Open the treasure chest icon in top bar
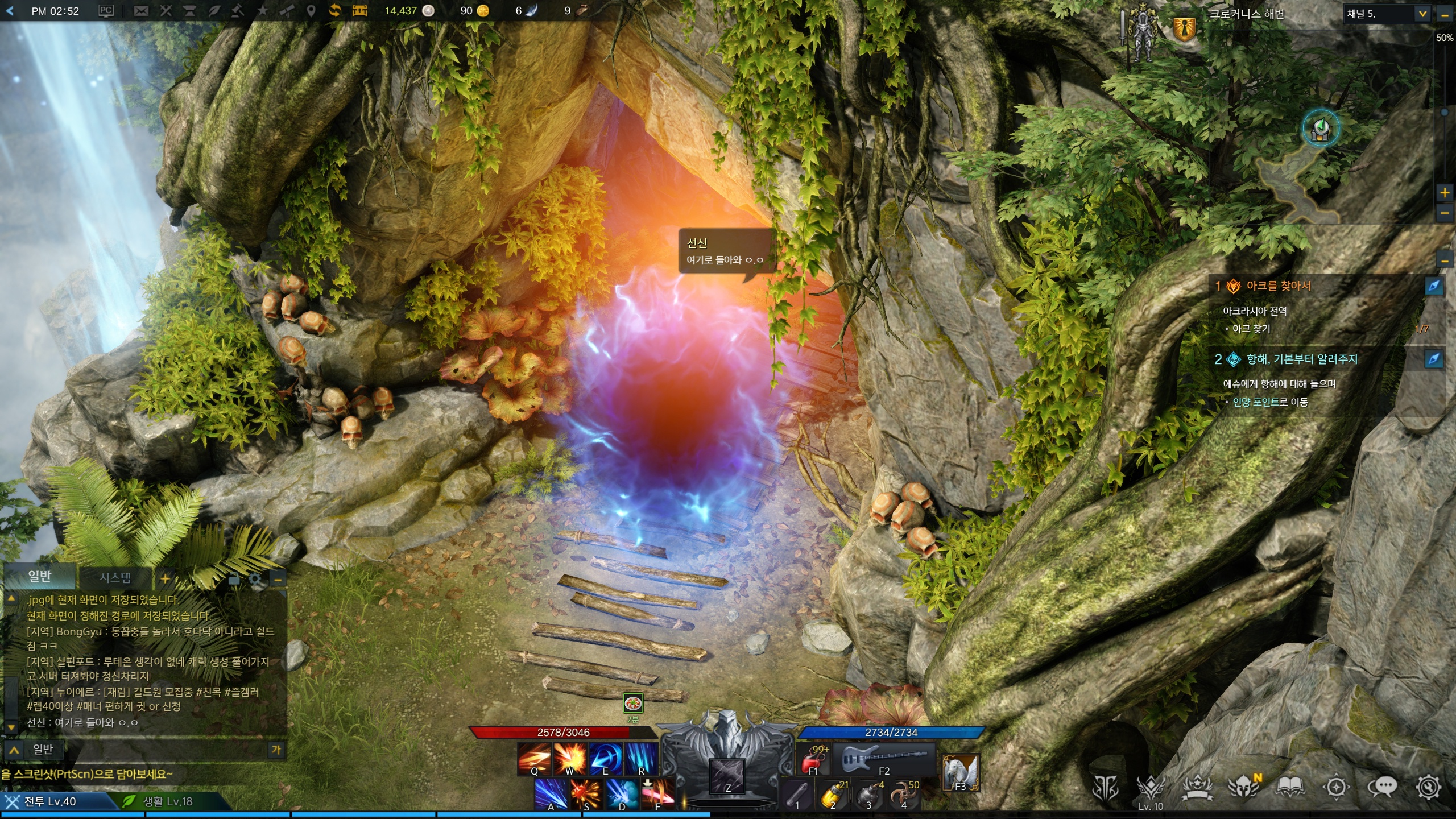 (359, 11)
